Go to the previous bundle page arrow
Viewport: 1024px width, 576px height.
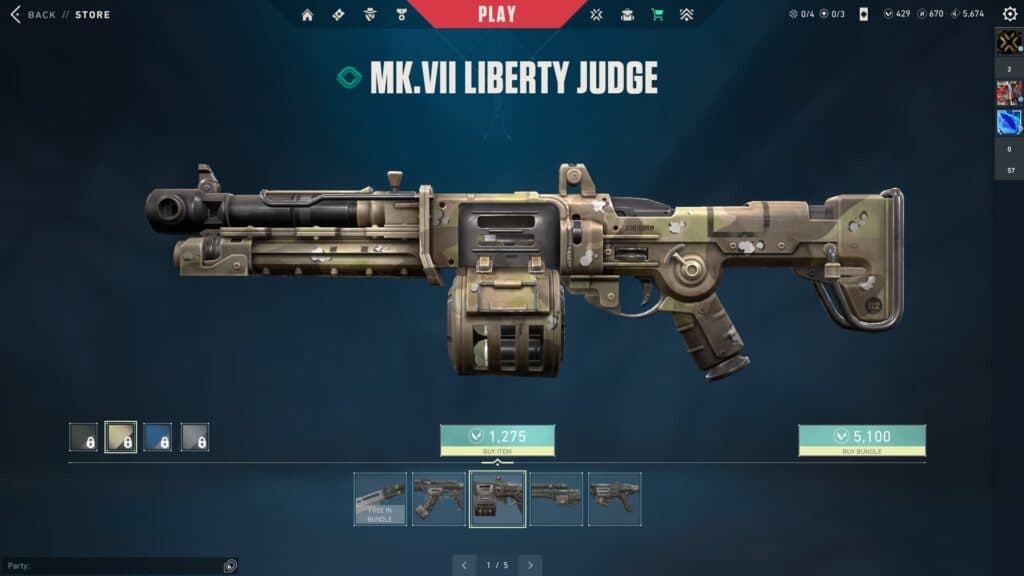click(x=463, y=565)
